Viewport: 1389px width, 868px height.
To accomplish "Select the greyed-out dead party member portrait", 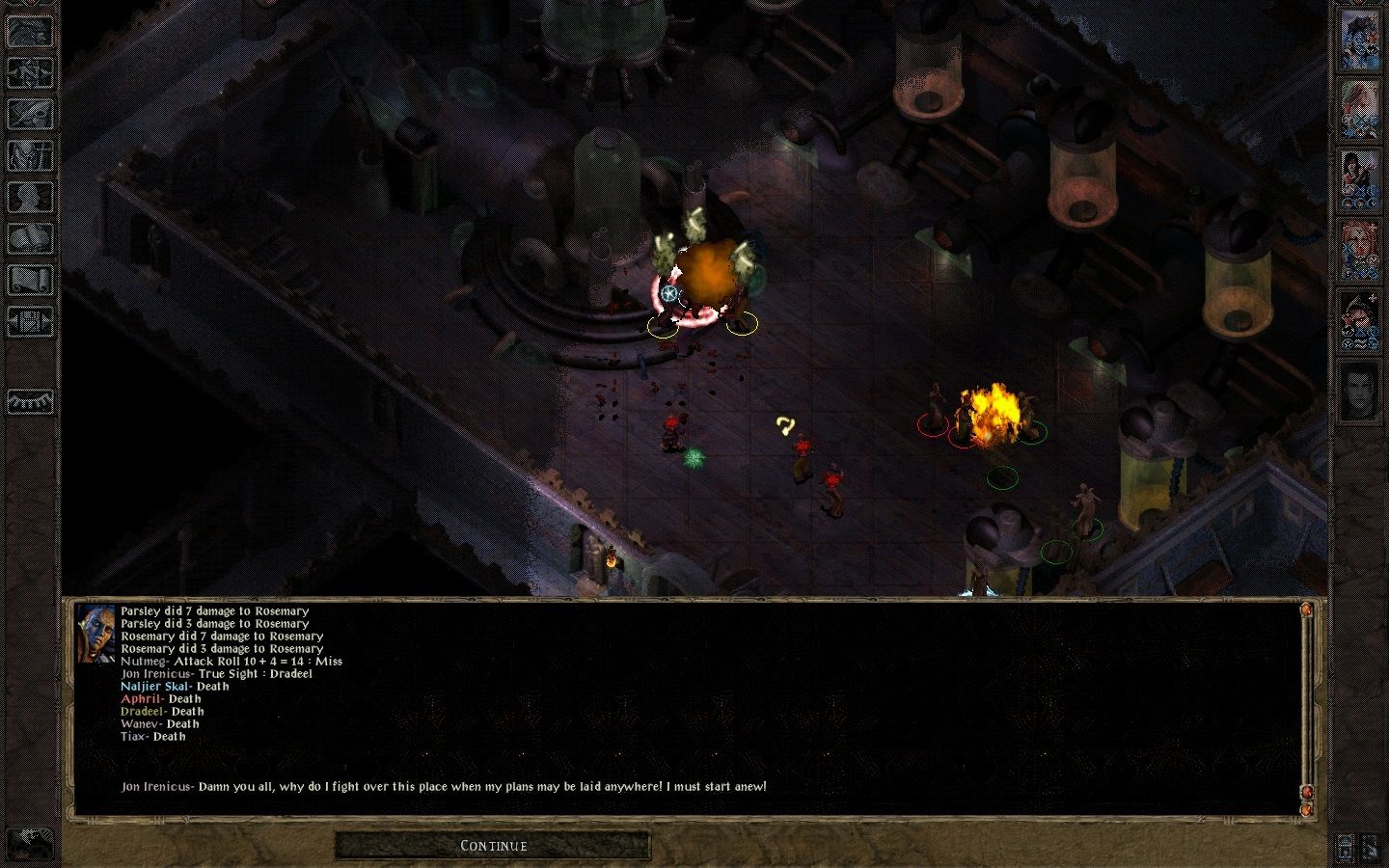I will click(x=1360, y=393).
